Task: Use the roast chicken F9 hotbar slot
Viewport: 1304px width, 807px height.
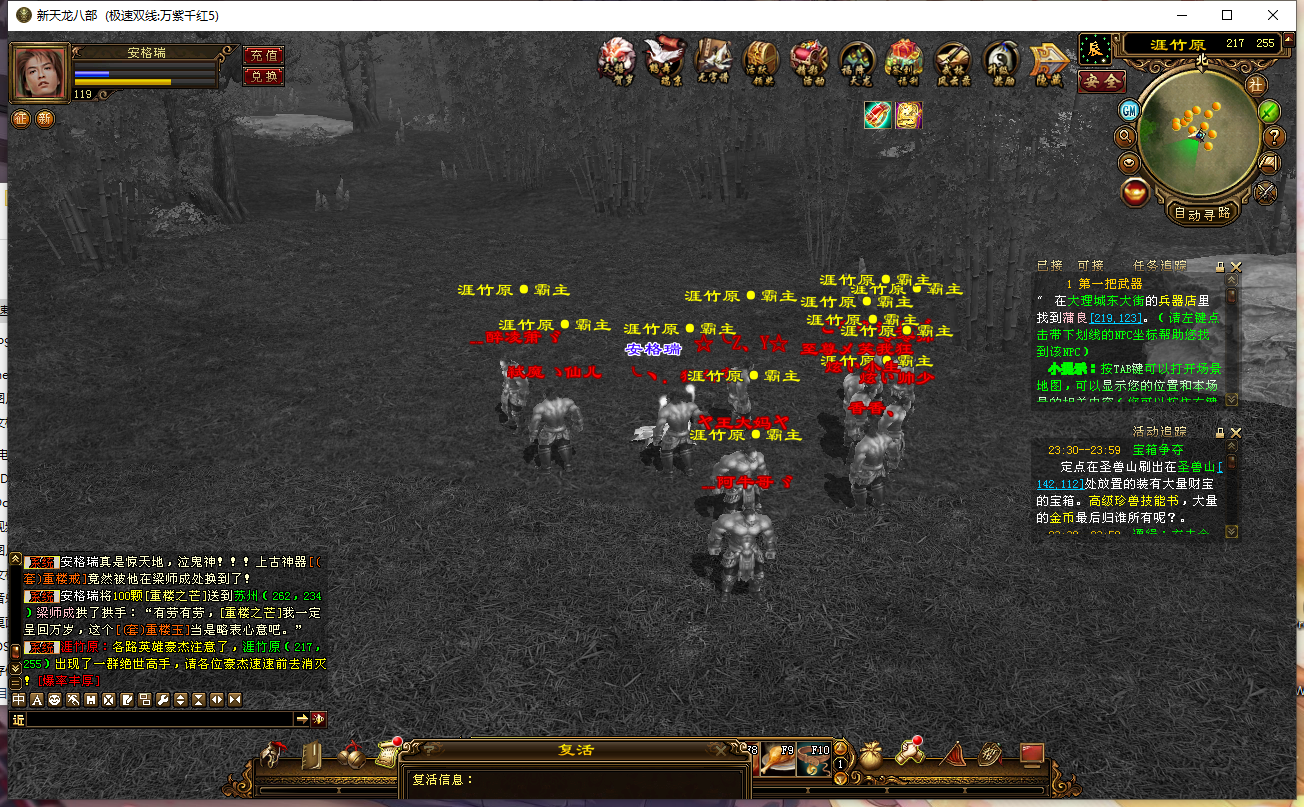Action: click(779, 759)
